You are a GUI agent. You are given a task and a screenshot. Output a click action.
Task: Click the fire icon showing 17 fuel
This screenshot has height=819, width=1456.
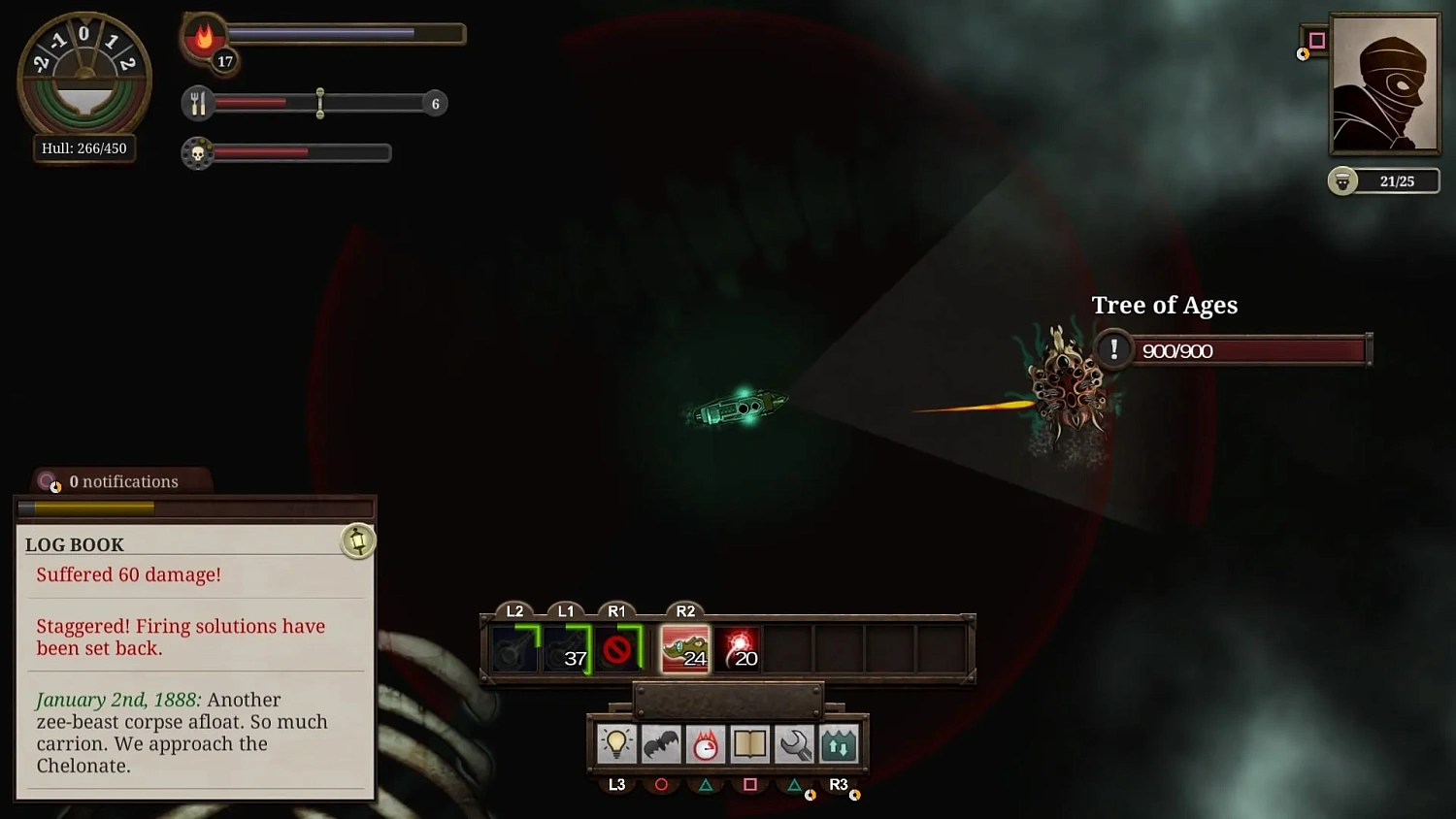pos(204,37)
